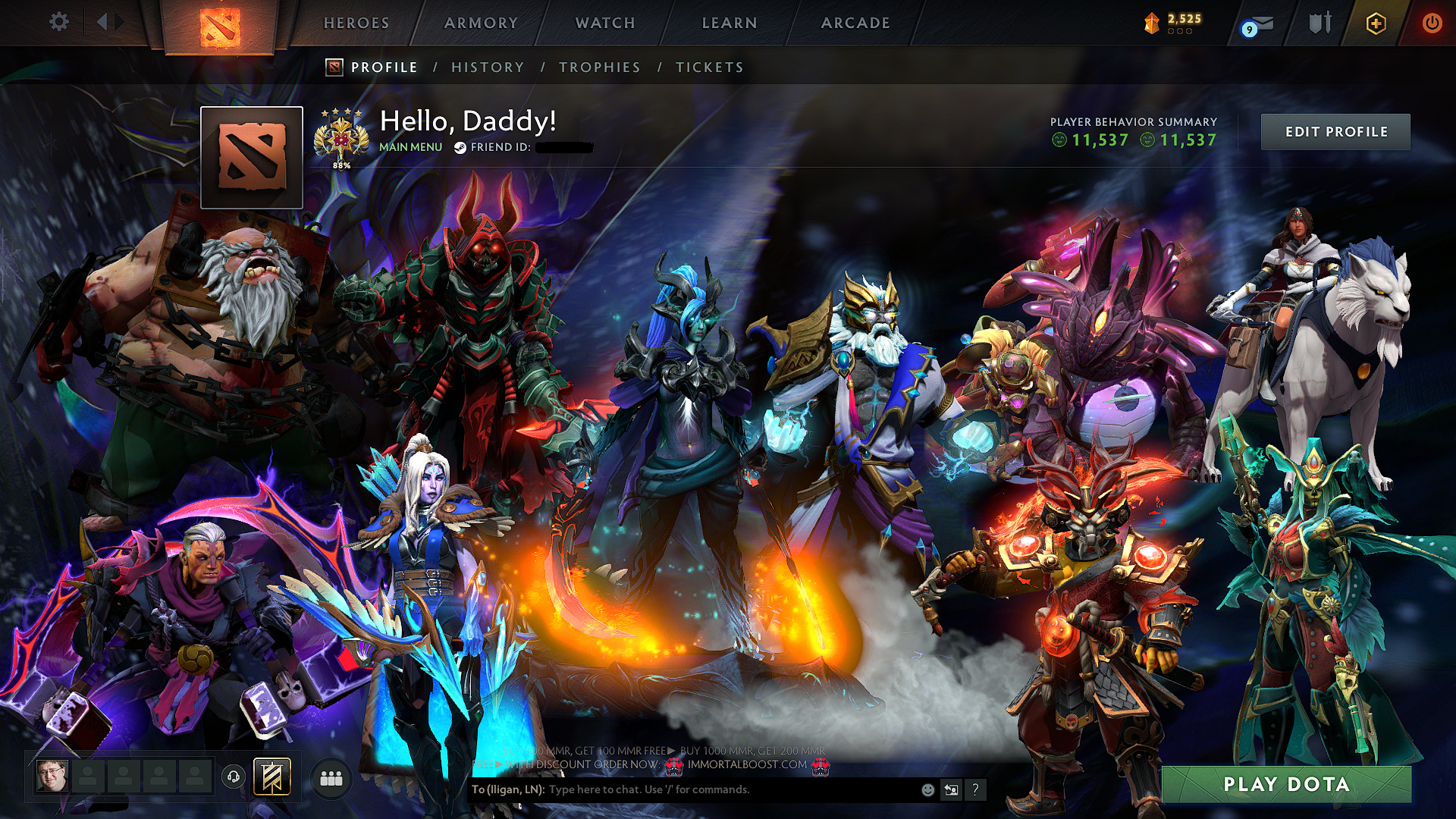Open the settings gear
This screenshot has height=819, width=1456.
(58, 22)
